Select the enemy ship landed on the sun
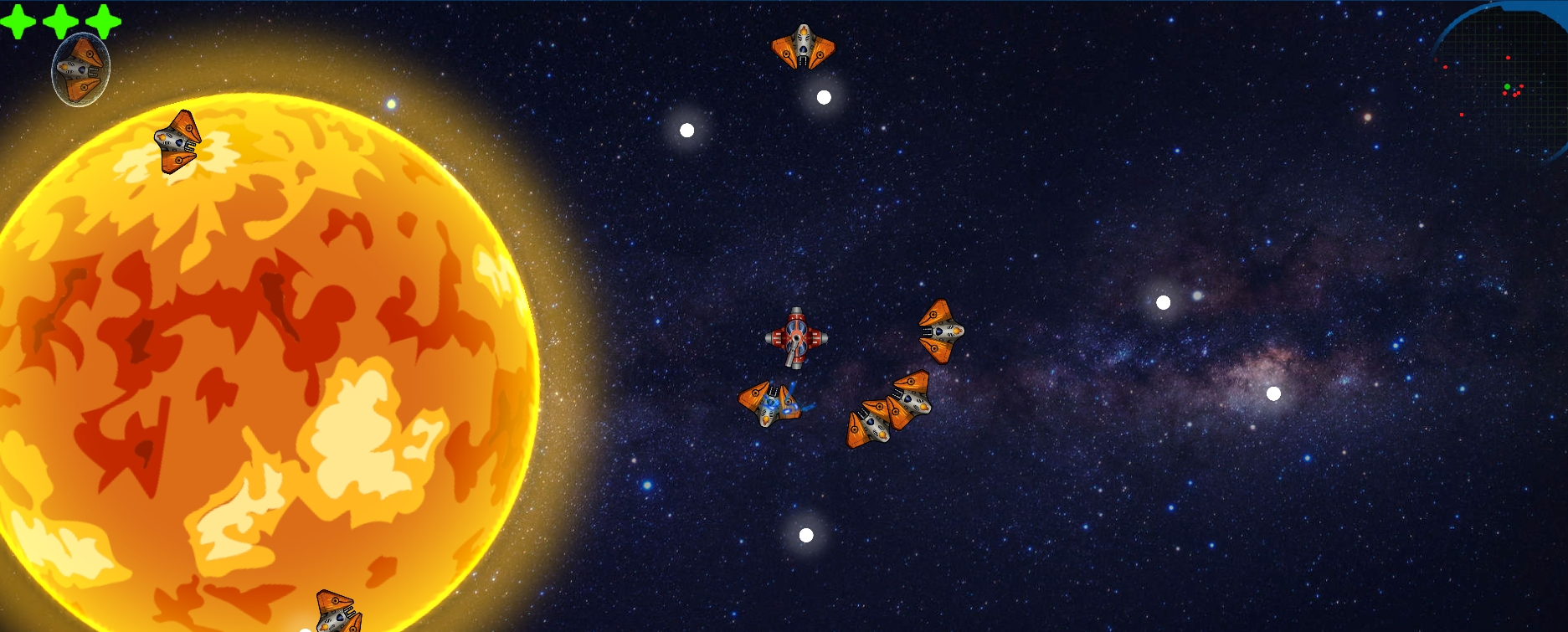The width and height of the screenshot is (1568, 632). 176,142
